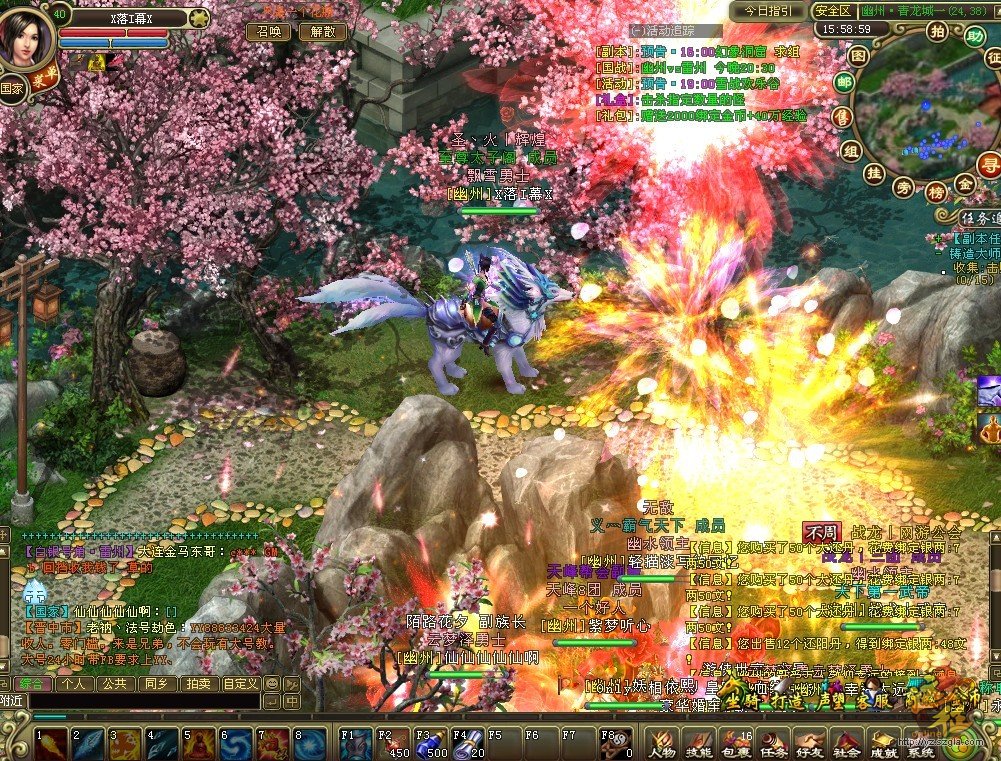
Task: Open the 任务 quest log button
Action: point(773,744)
